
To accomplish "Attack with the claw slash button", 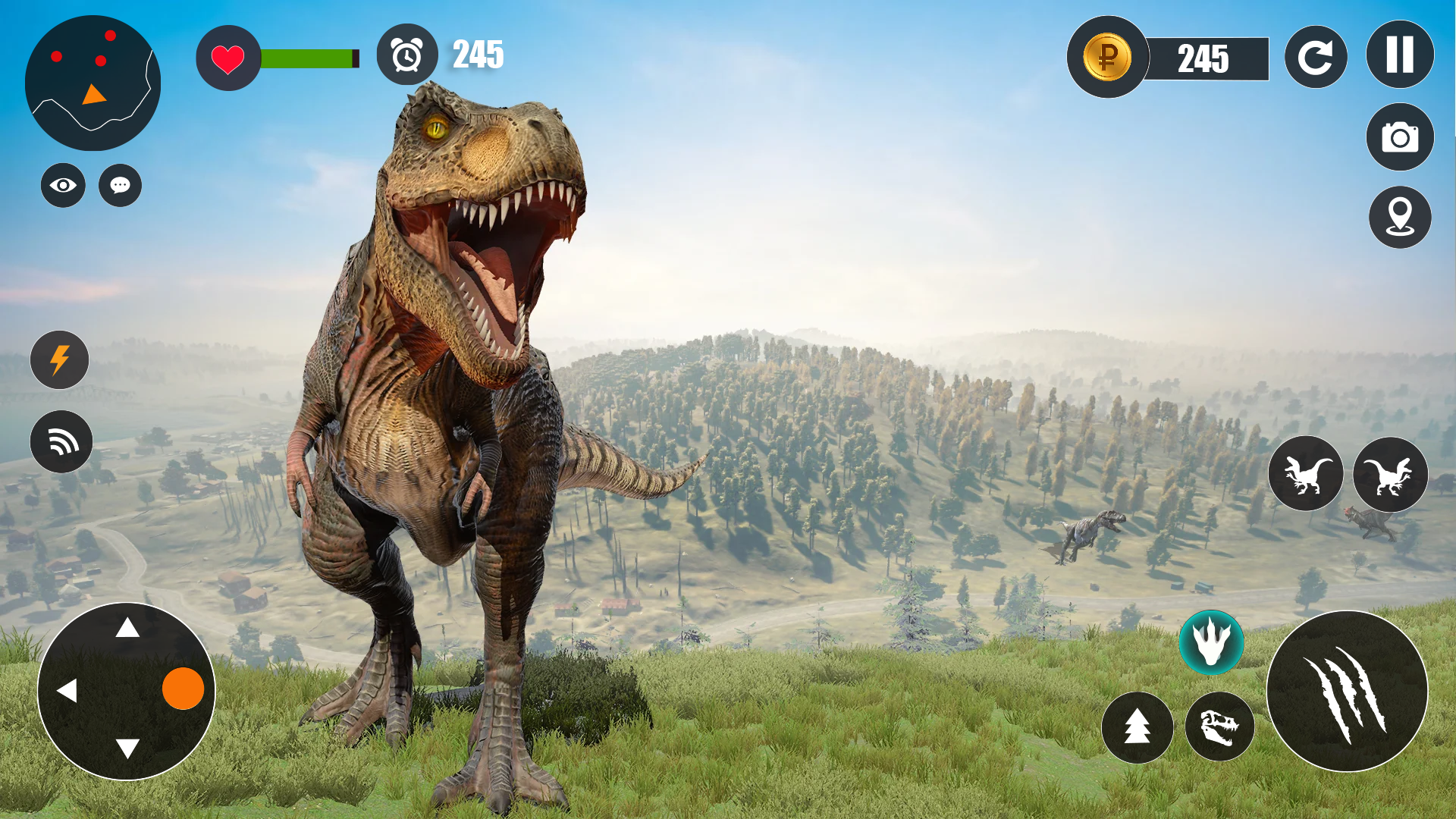I will (1347, 692).
